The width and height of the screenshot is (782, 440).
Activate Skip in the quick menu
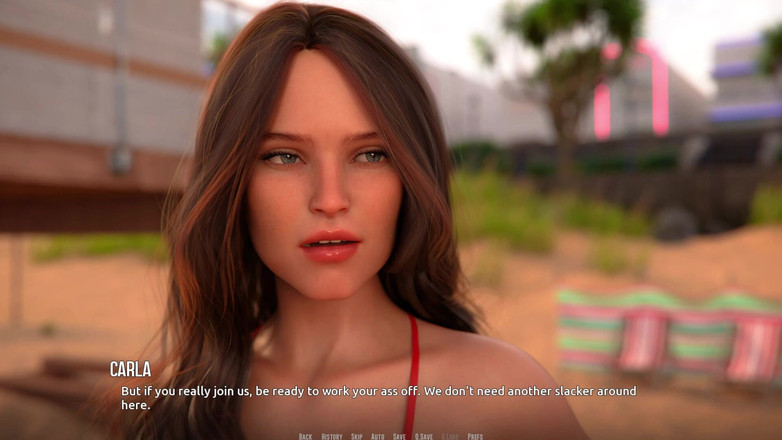[356, 436]
